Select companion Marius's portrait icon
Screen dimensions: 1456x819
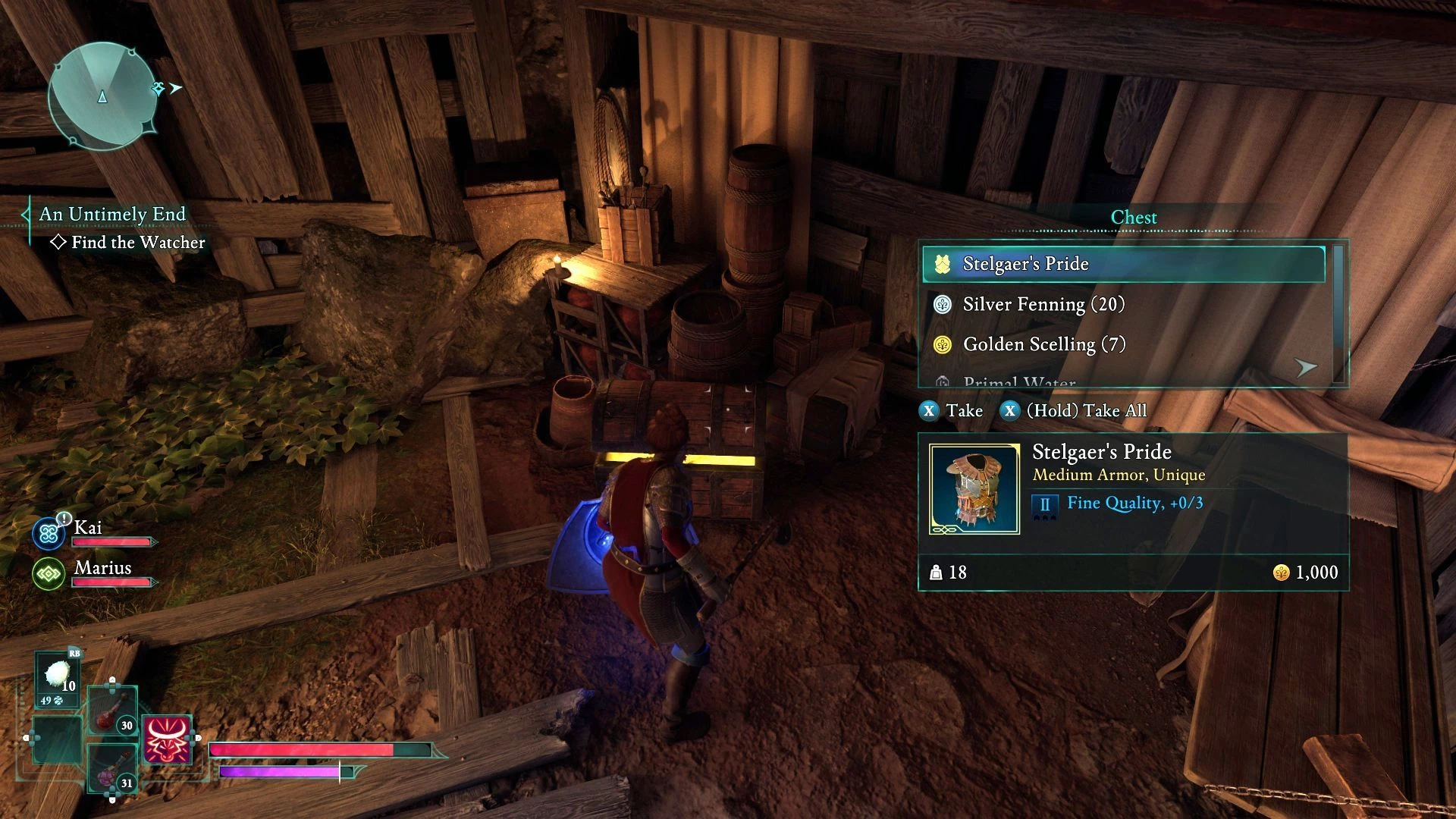coord(49,574)
